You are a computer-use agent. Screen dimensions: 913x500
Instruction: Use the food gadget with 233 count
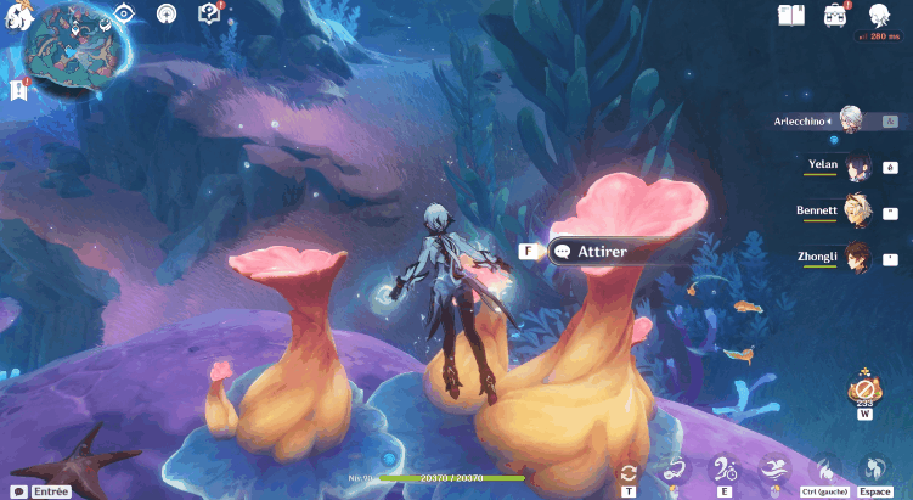pyautogui.click(x=864, y=389)
